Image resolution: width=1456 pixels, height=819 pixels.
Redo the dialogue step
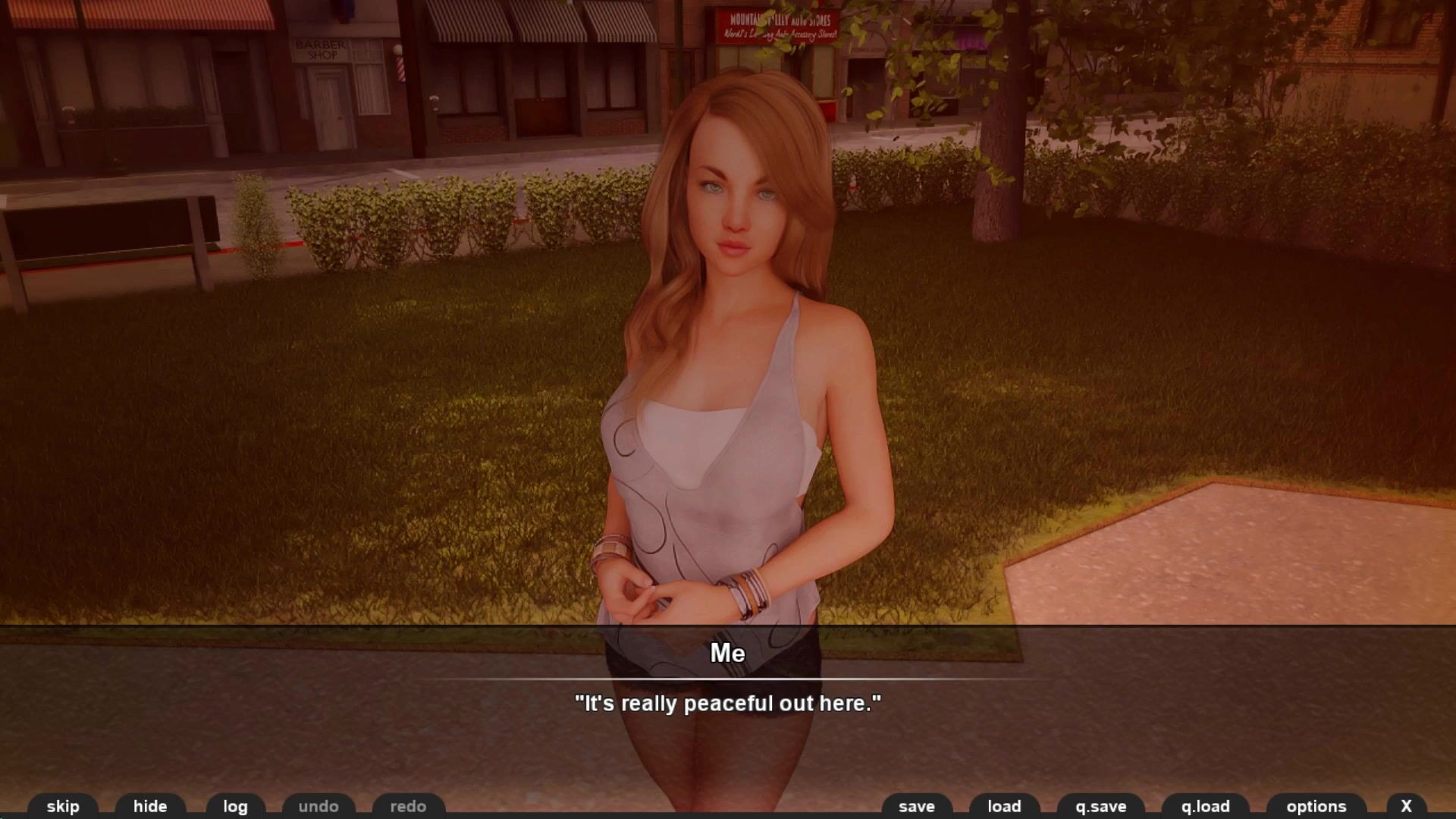(408, 806)
